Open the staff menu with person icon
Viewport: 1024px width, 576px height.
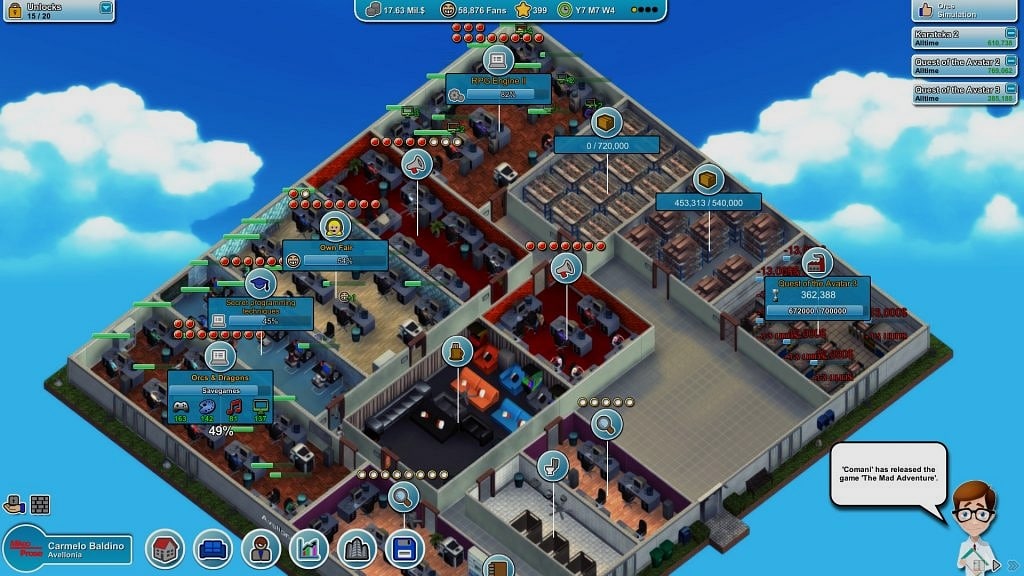[x=261, y=548]
